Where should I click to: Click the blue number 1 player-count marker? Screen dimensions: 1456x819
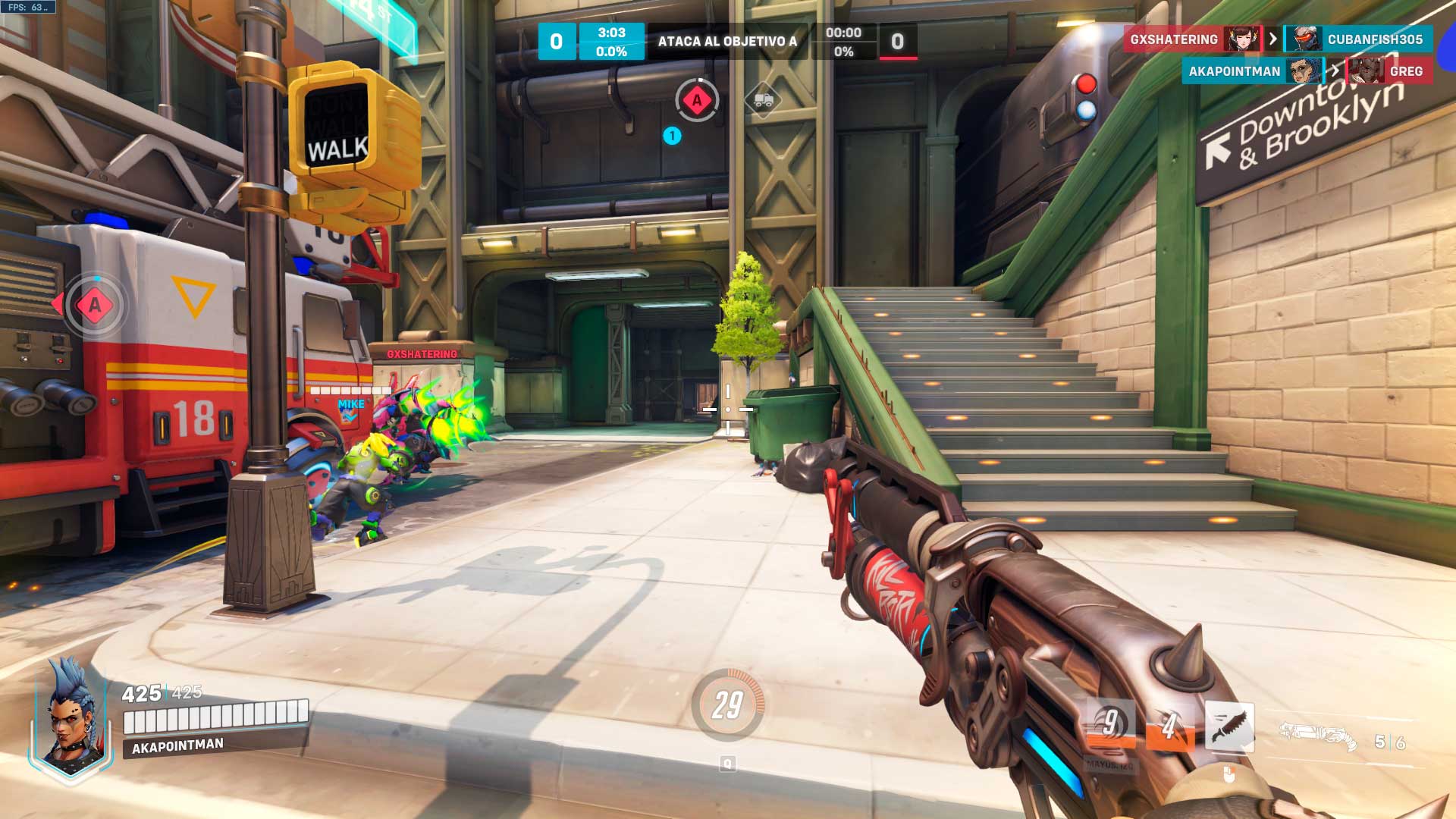(672, 136)
